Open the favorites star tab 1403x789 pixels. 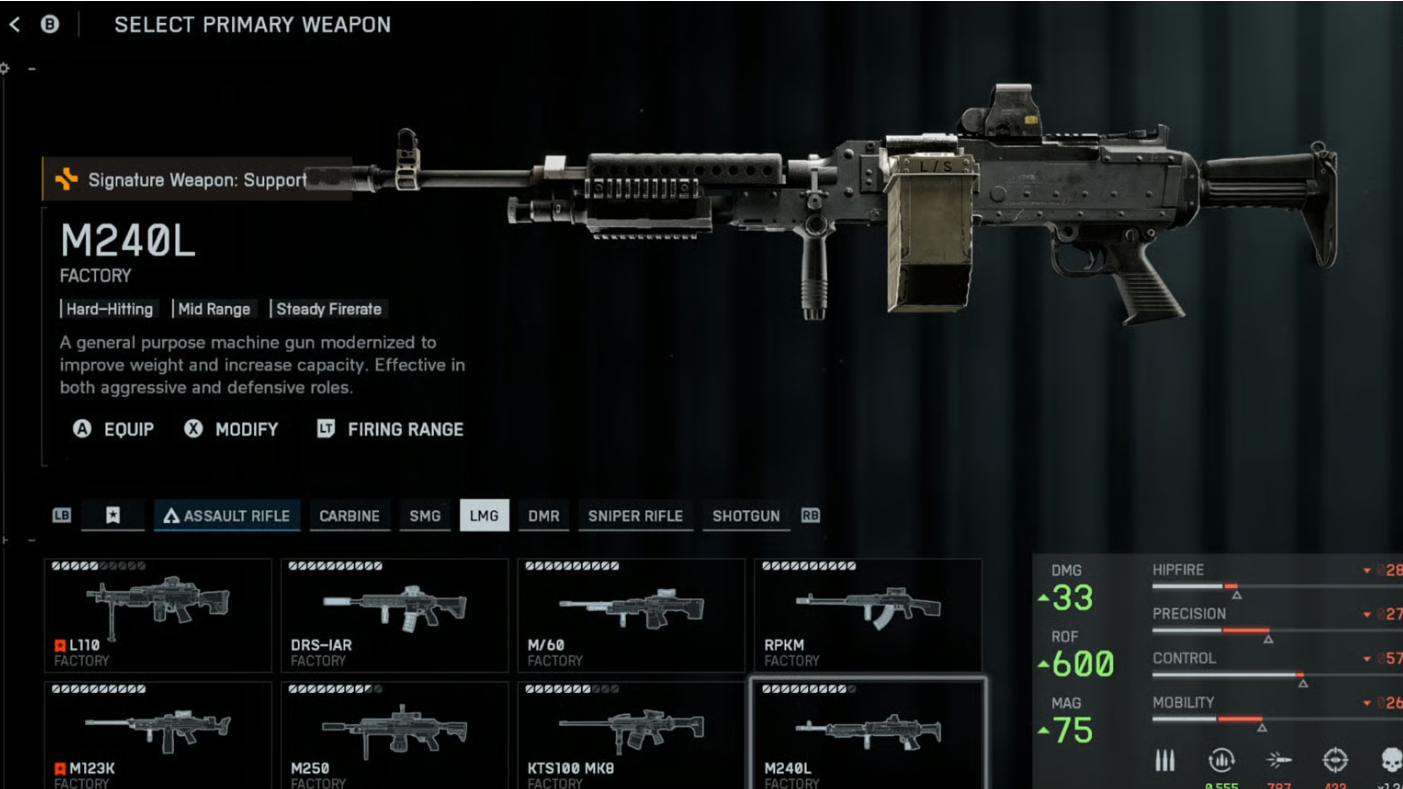click(113, 516)
